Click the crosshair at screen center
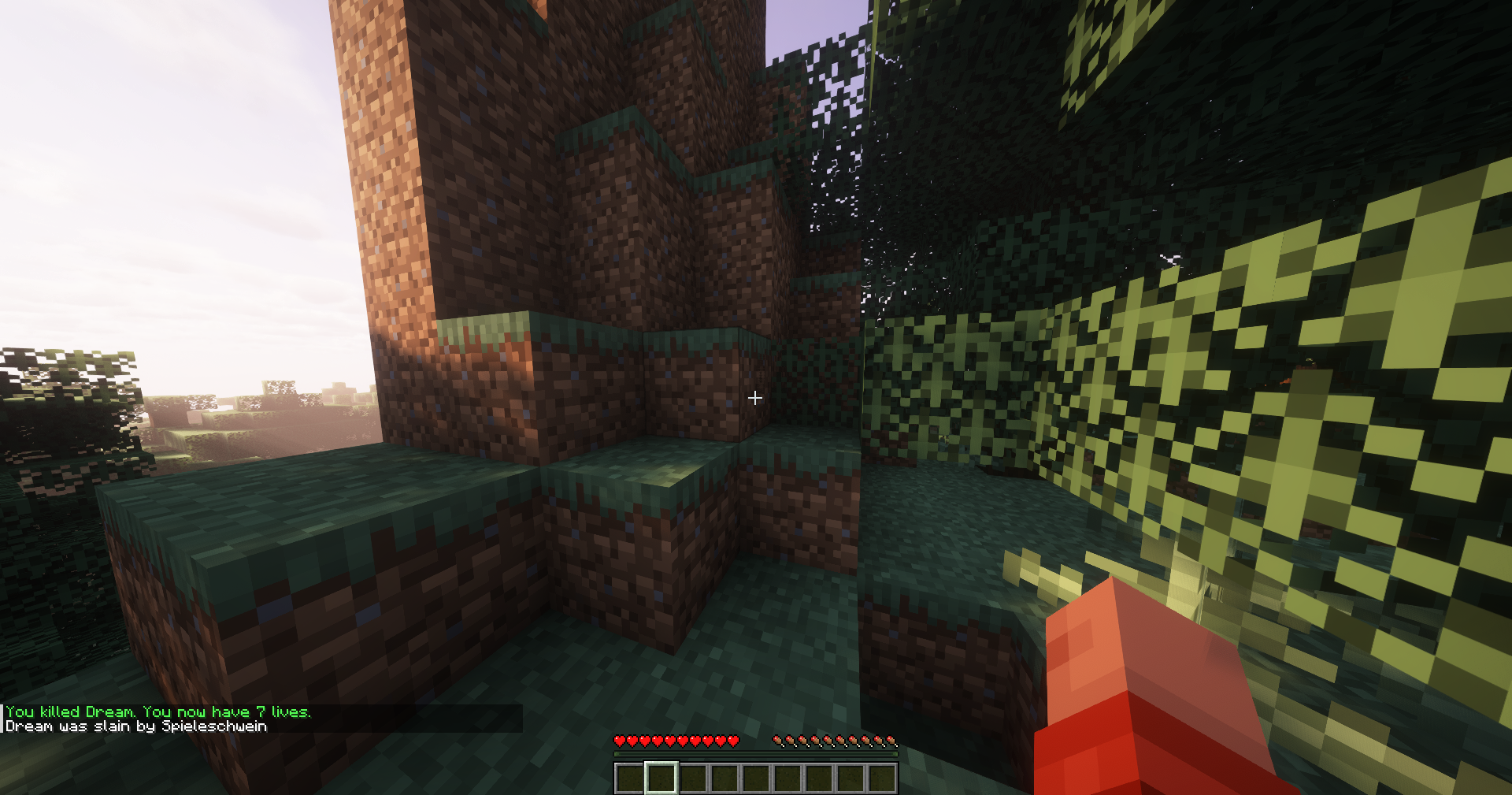 click(x=754, y=399)
